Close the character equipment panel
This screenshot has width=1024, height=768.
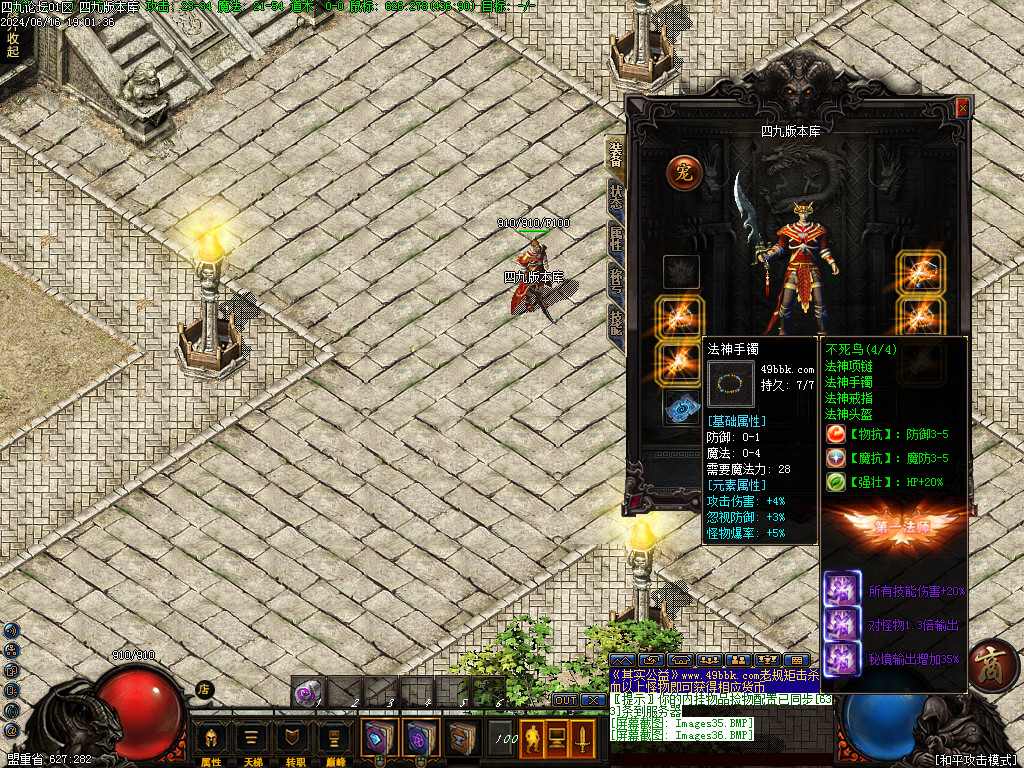963,107
